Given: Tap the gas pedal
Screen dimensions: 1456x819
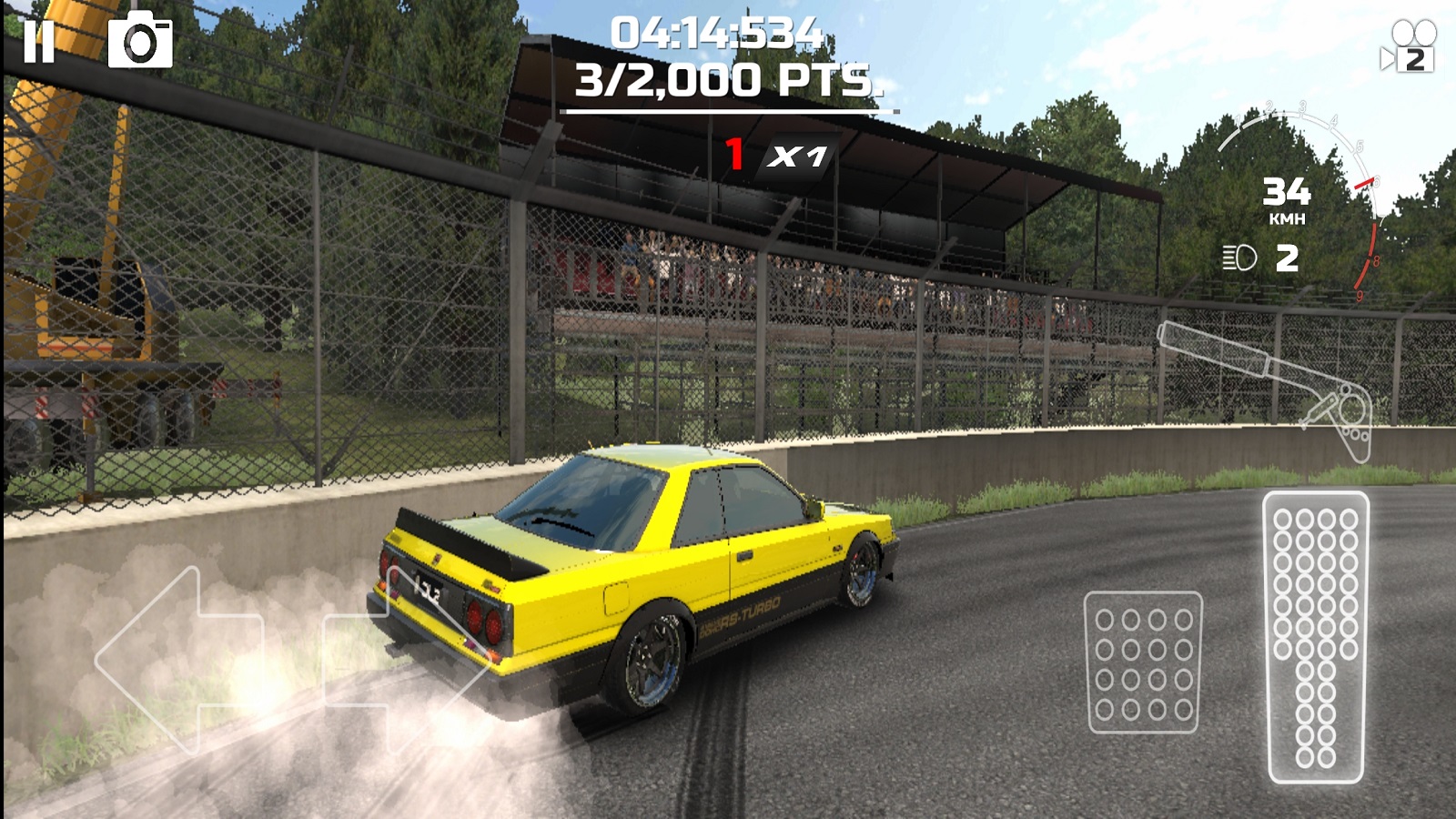Looking at the screenshot, I should tap(1315, 637).
